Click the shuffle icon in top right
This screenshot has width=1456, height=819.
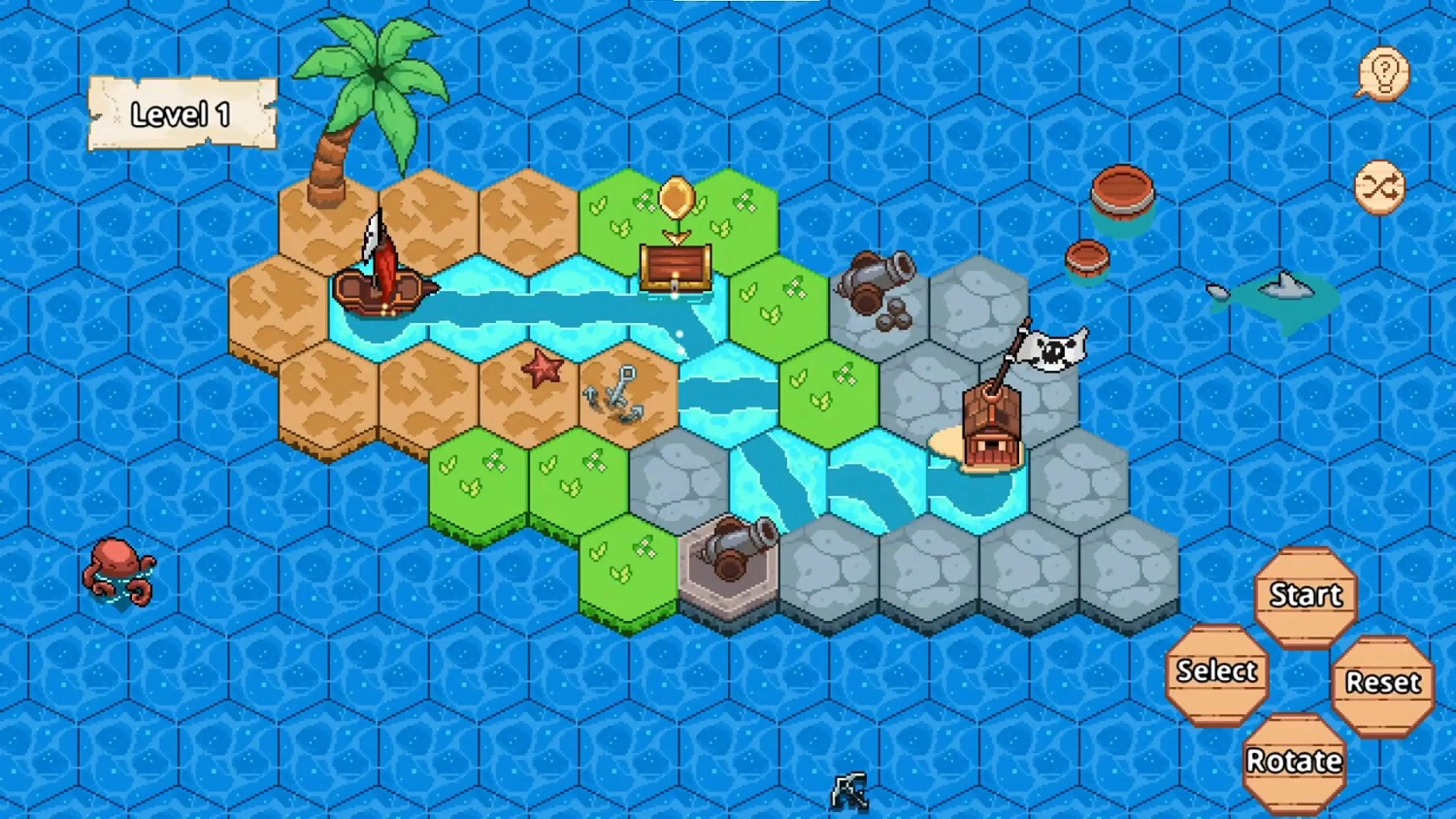click(x=1382, y=184)
